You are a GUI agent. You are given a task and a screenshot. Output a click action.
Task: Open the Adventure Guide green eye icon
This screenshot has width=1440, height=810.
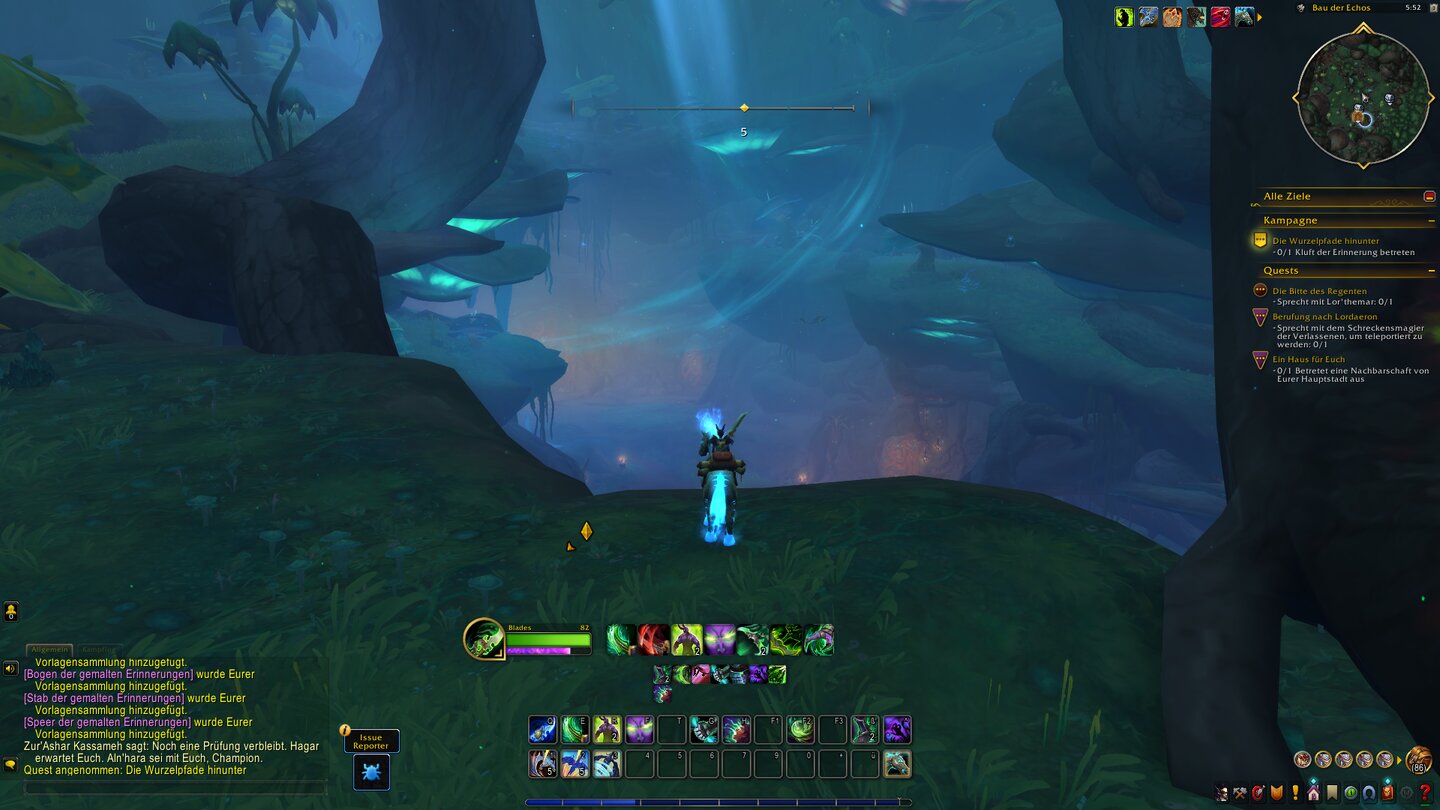1351,792
